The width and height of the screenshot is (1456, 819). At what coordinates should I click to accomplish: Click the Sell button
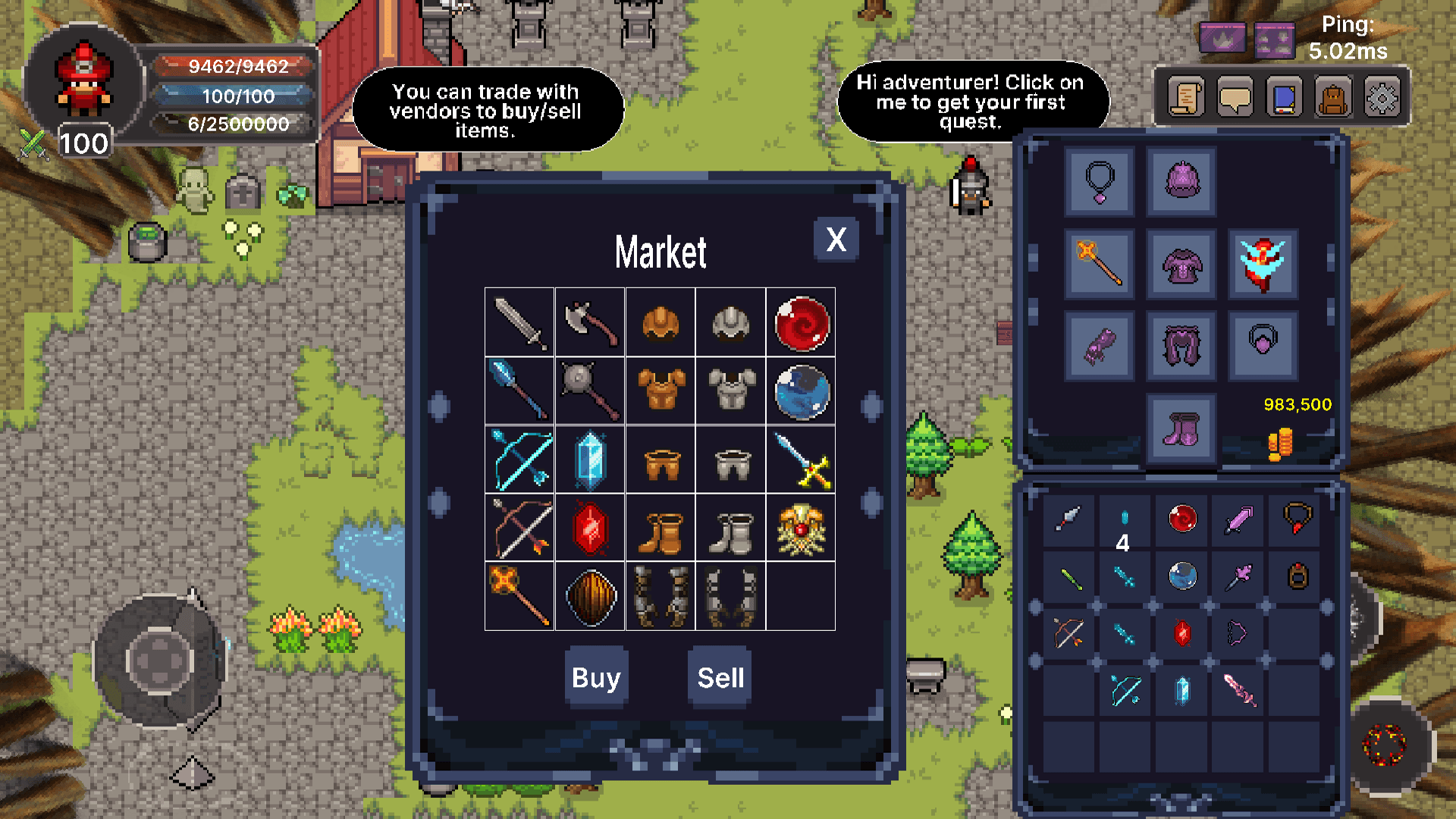[720, 677]
